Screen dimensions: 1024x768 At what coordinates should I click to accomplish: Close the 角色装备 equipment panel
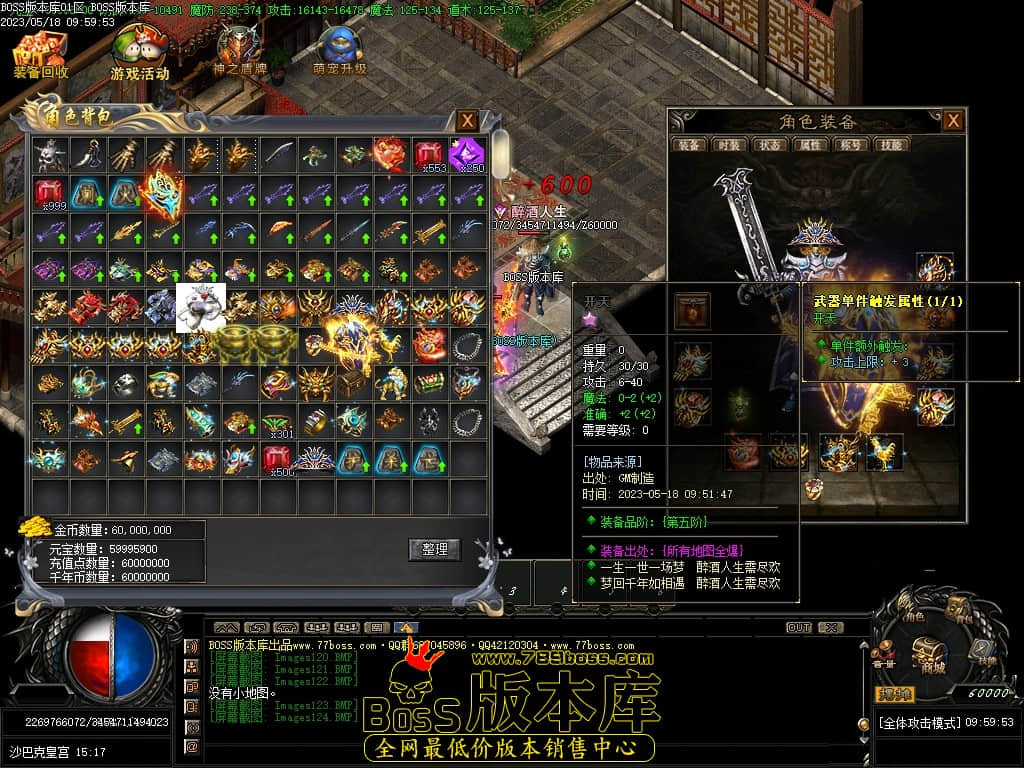coord(953,121)
